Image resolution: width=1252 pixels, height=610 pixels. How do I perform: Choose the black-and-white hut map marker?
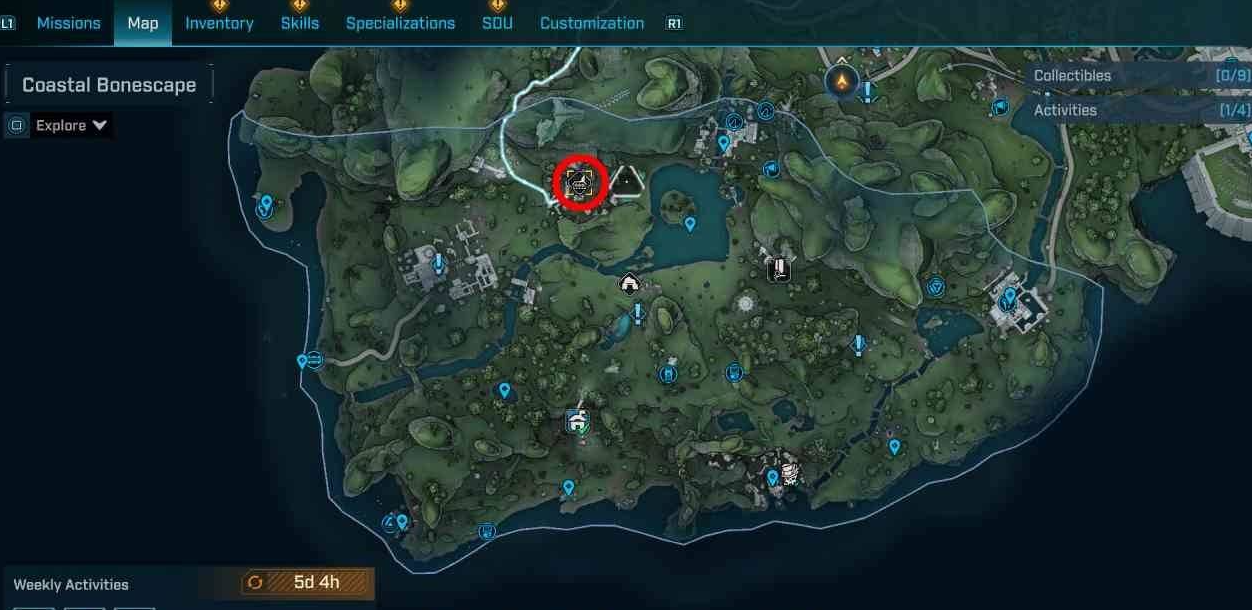pyautogui.click(x=629, y=284)
